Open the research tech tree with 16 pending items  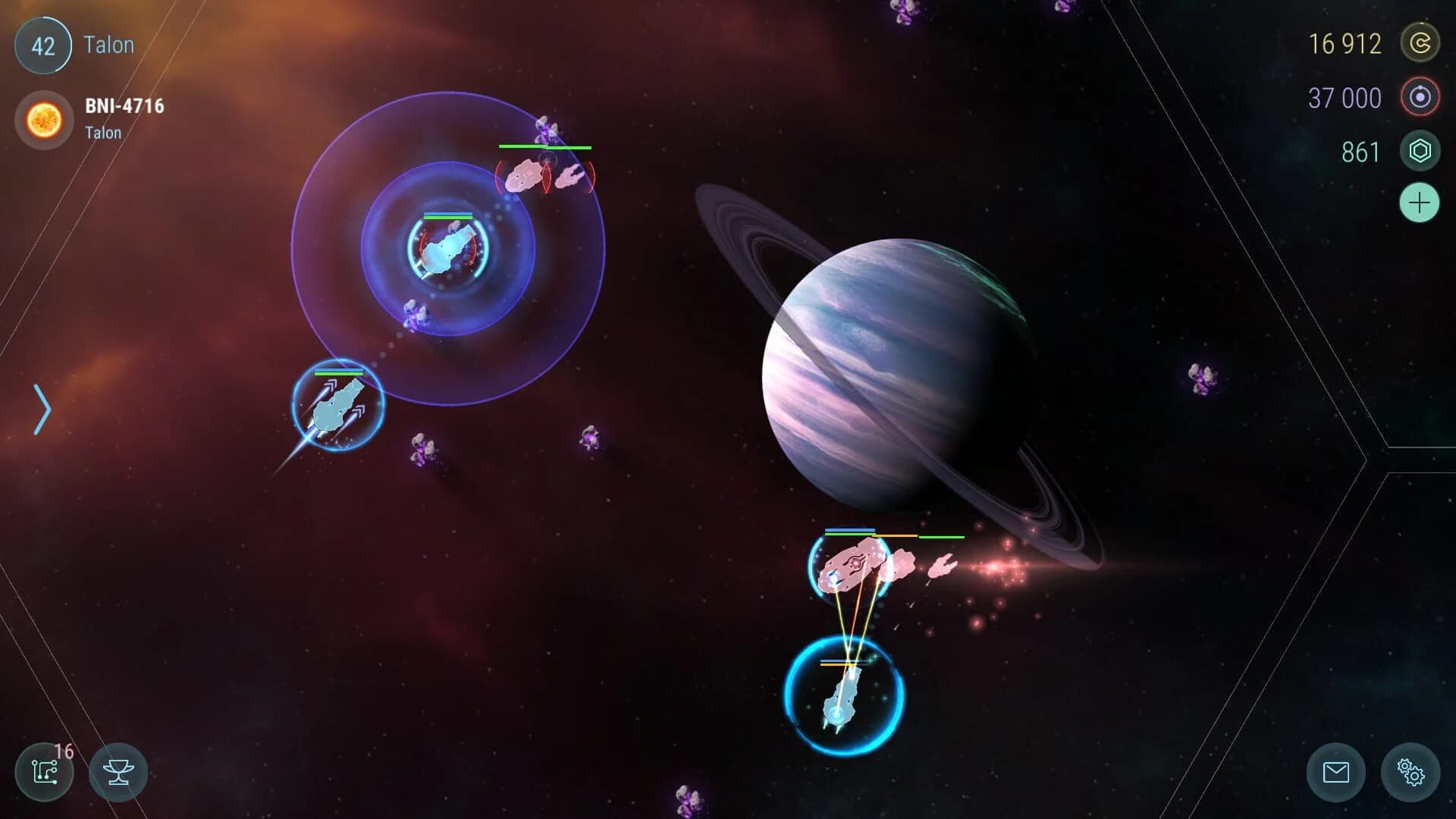pos(45,772)
